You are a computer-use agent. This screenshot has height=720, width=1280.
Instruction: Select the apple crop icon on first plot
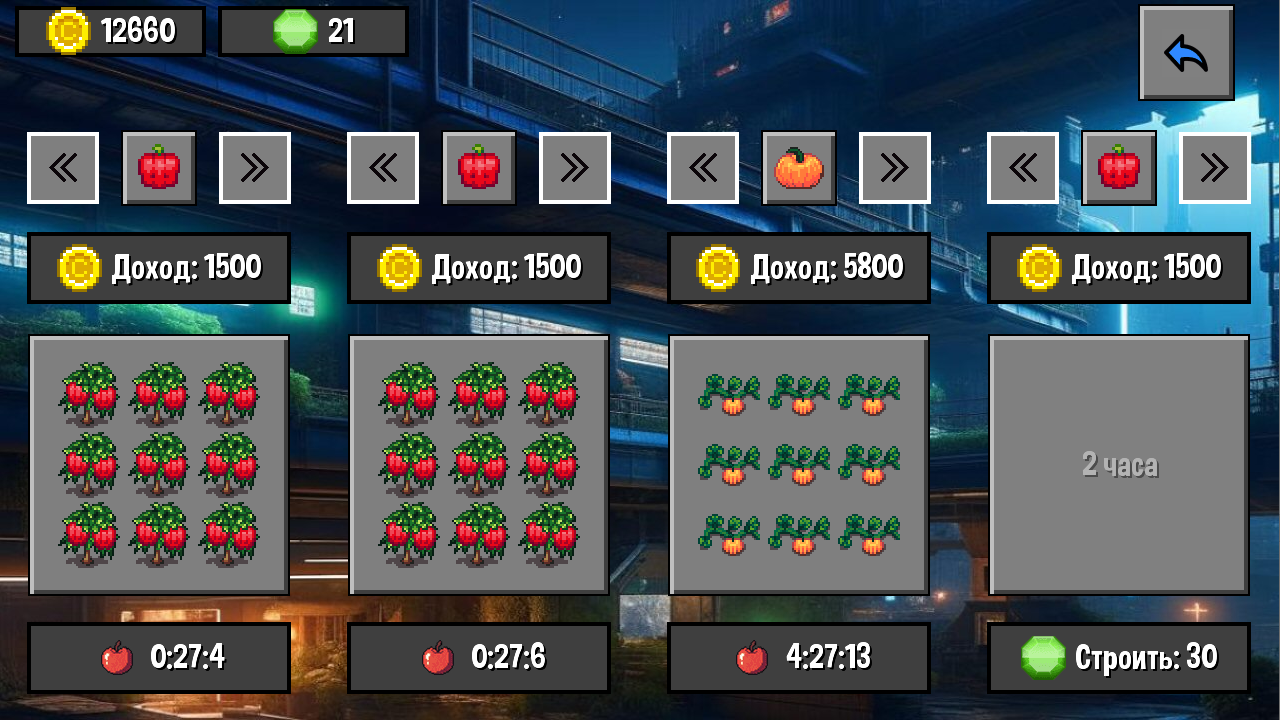pos(159,167)
